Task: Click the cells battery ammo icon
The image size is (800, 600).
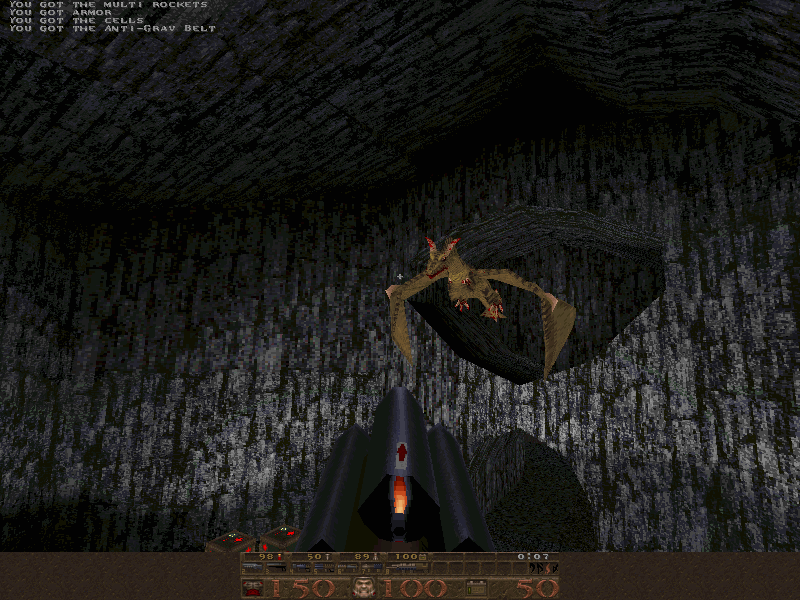Action: pos(477,587)
